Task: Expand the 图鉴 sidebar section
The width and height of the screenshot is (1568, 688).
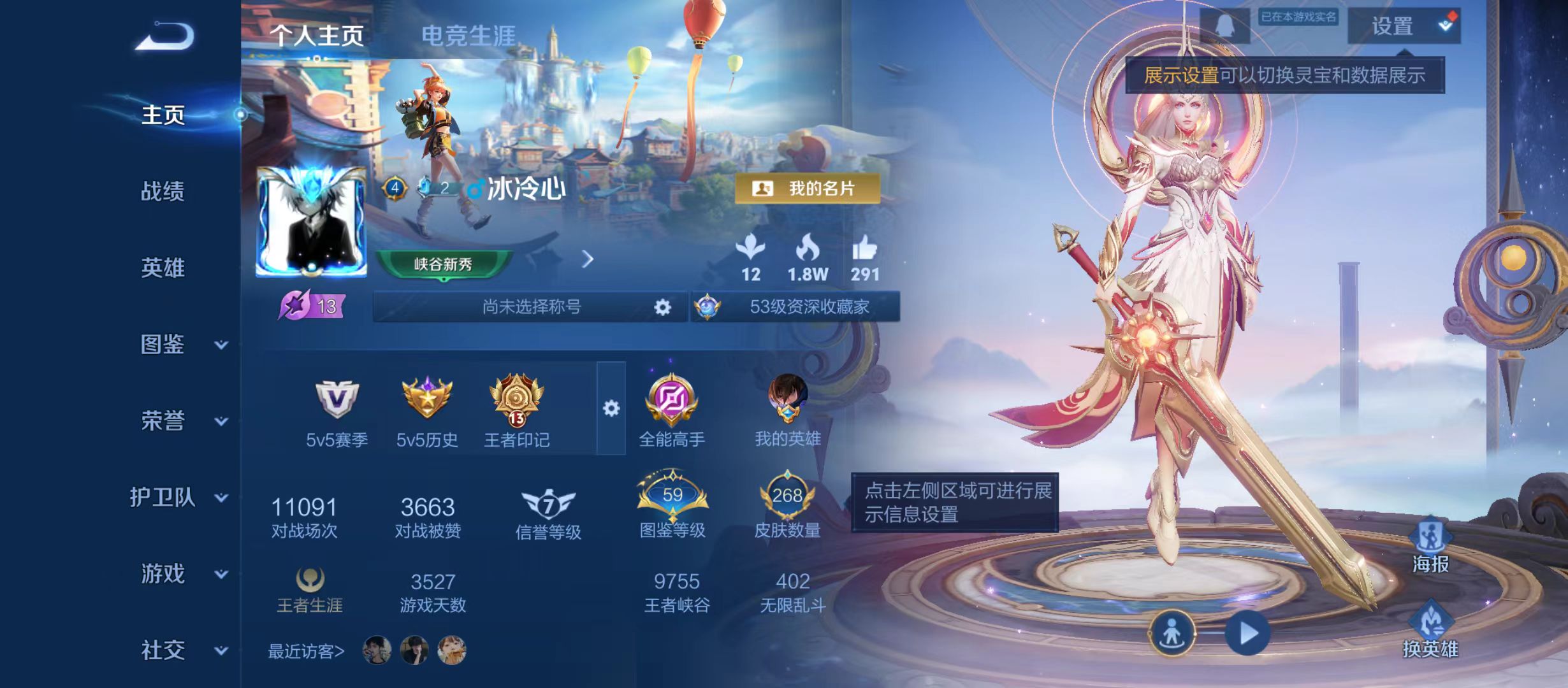Action: pyautogui.click(x=163, y=345)
